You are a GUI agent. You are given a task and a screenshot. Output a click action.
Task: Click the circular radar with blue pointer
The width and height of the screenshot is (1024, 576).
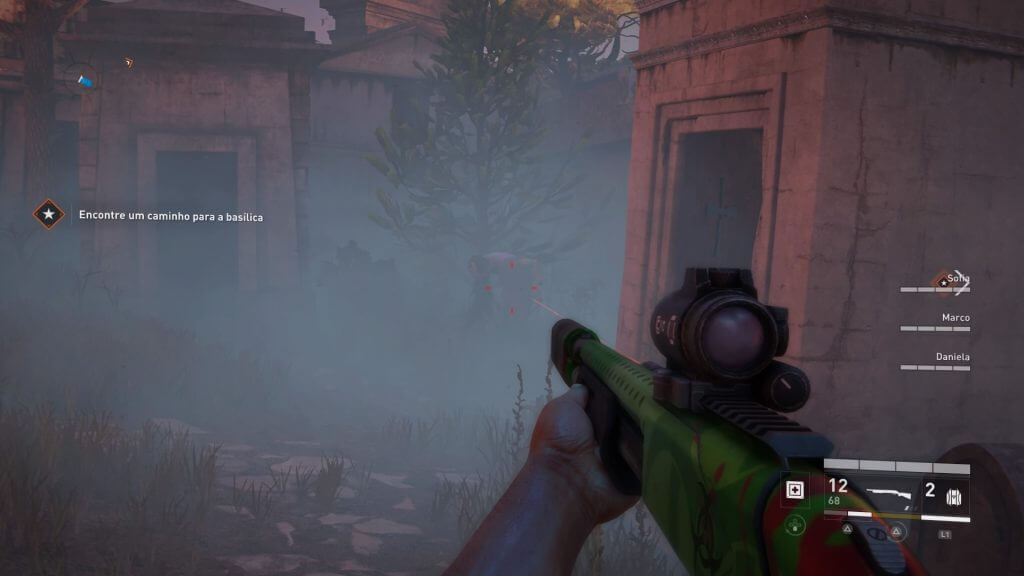point(85,76)
